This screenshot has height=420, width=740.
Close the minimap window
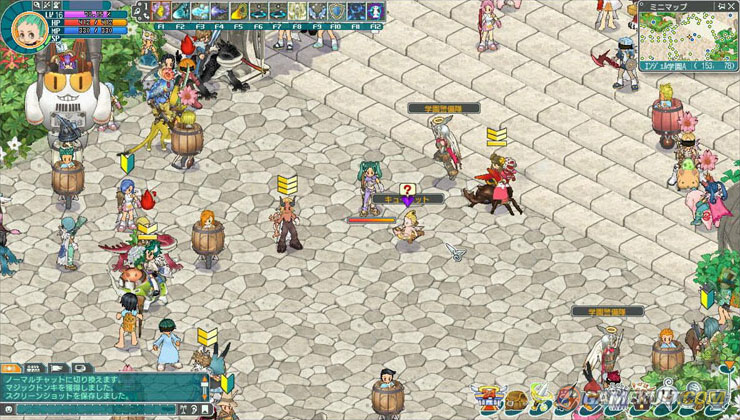733,5
